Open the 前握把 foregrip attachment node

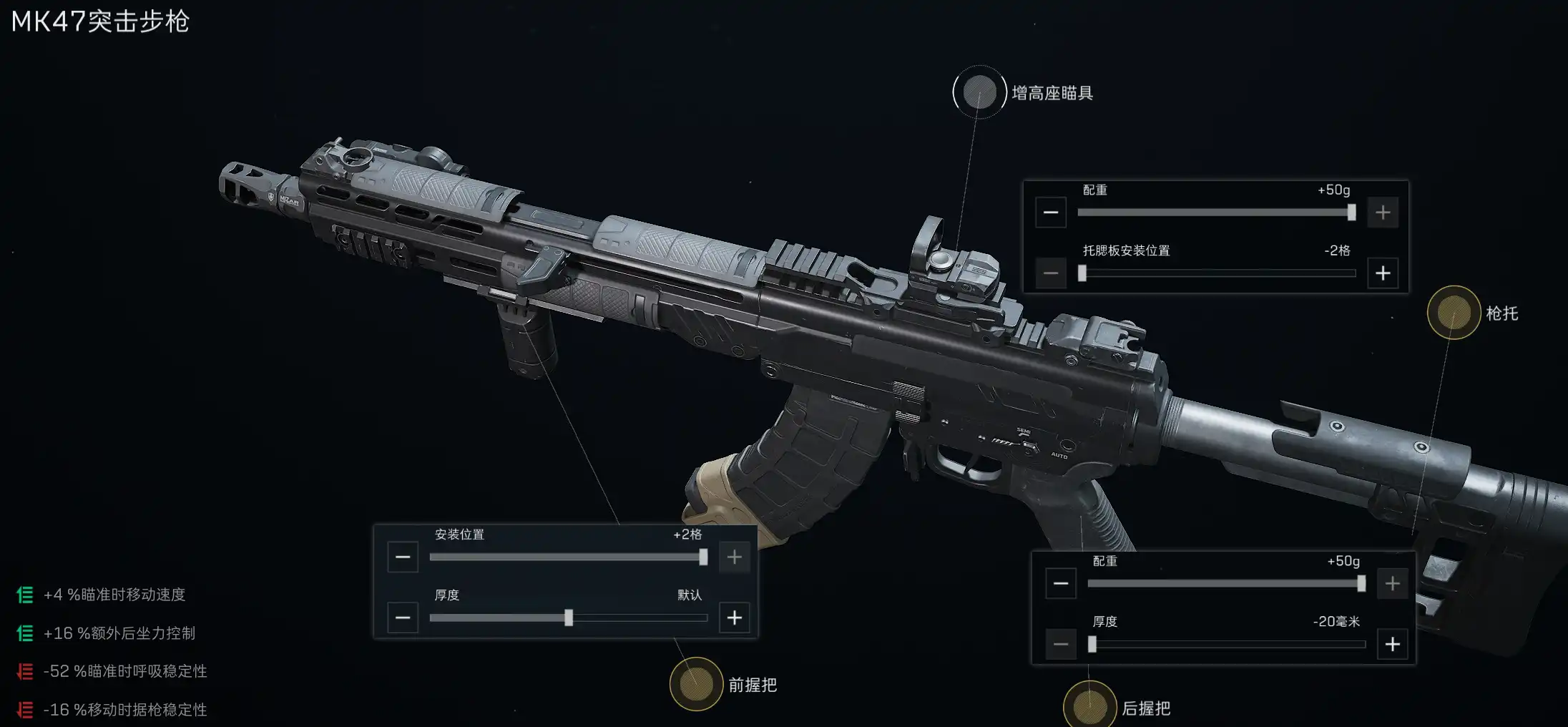(x=696, y=684)
